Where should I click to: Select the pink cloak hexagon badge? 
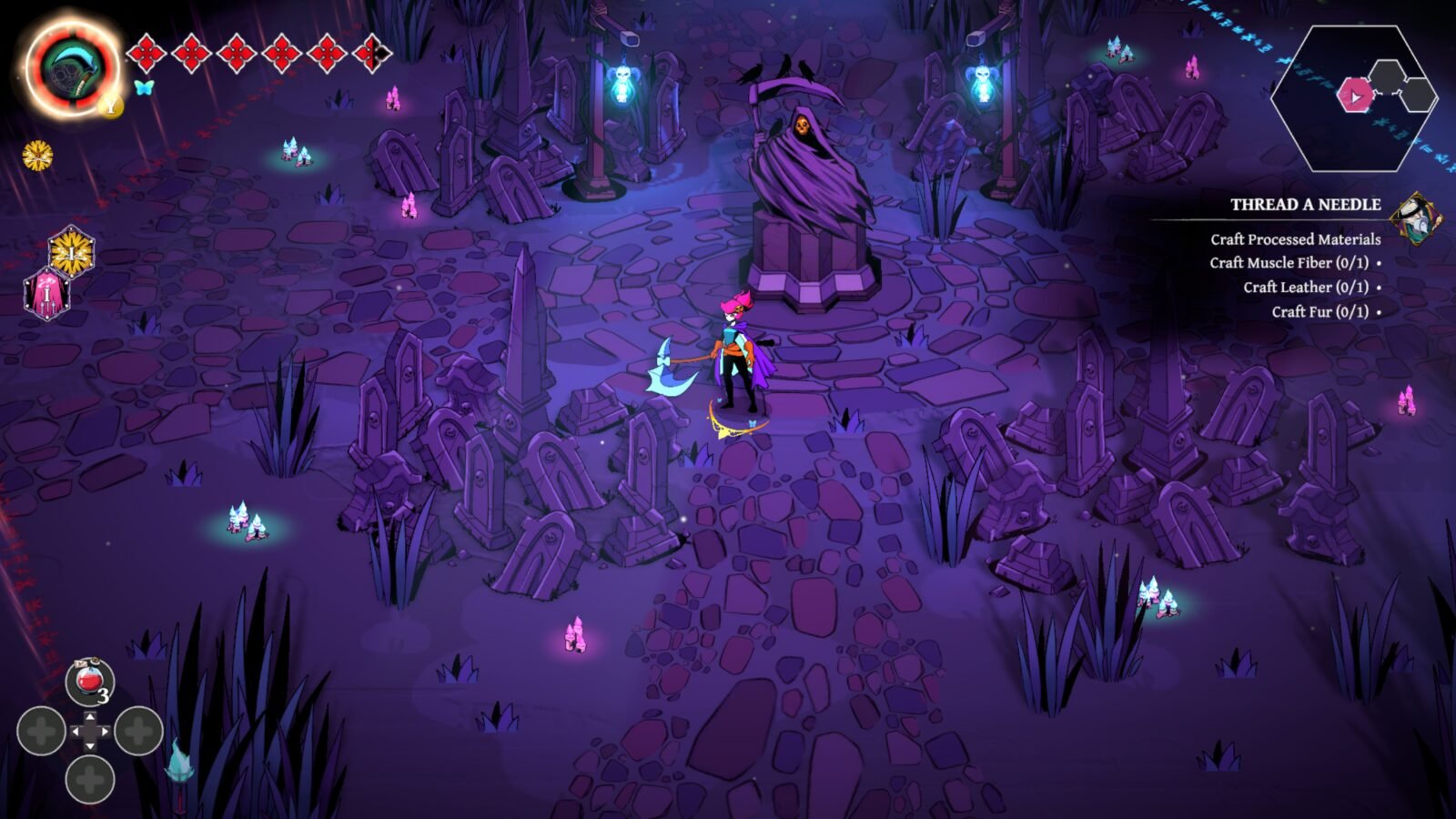[x=45, y=294]
